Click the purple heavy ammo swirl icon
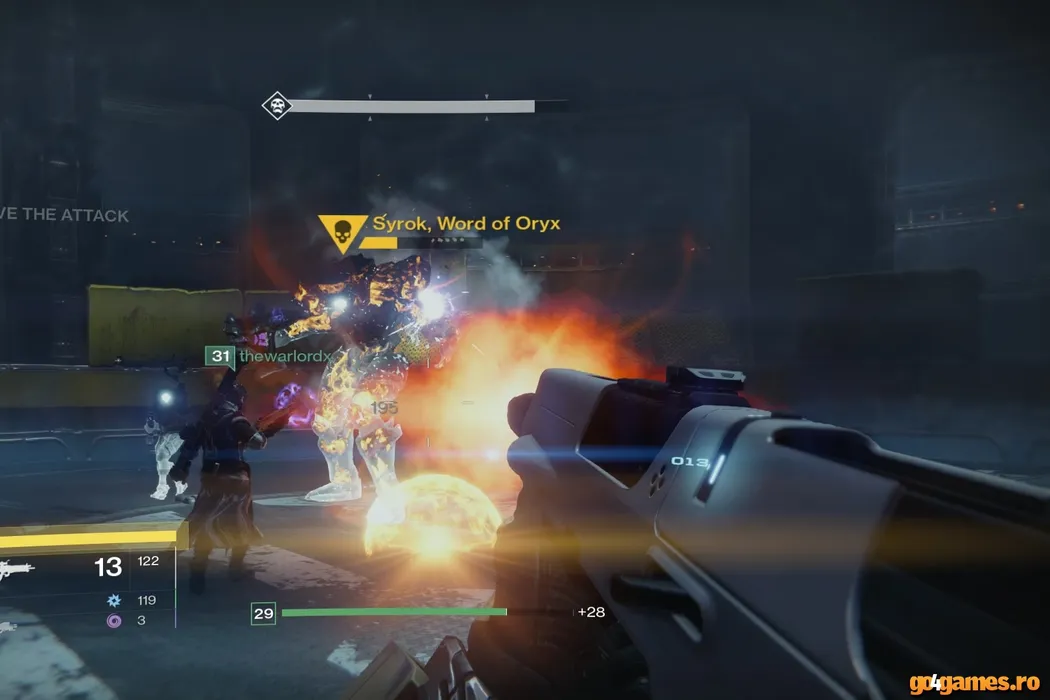This screenshot has height=700, width=1050. pos(113,621)
